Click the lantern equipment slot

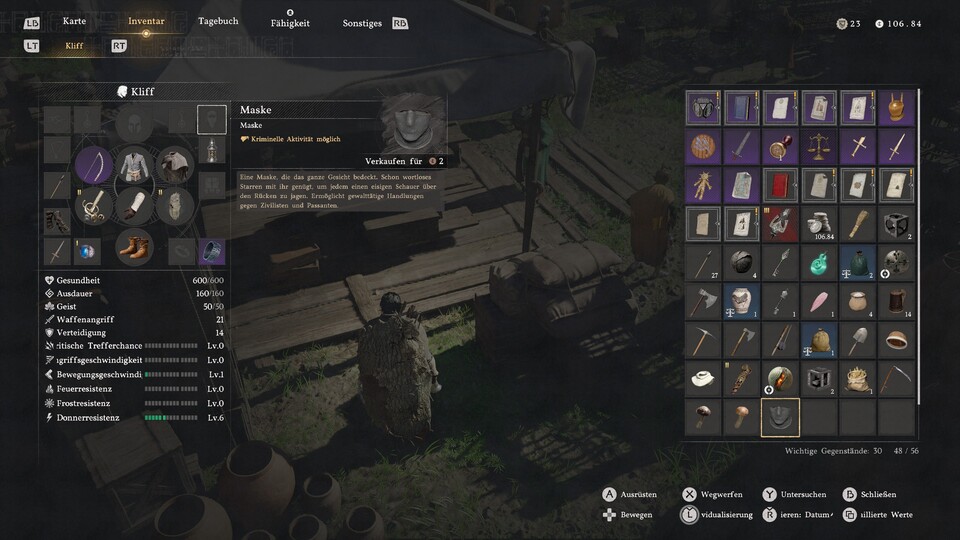point(211,151)
